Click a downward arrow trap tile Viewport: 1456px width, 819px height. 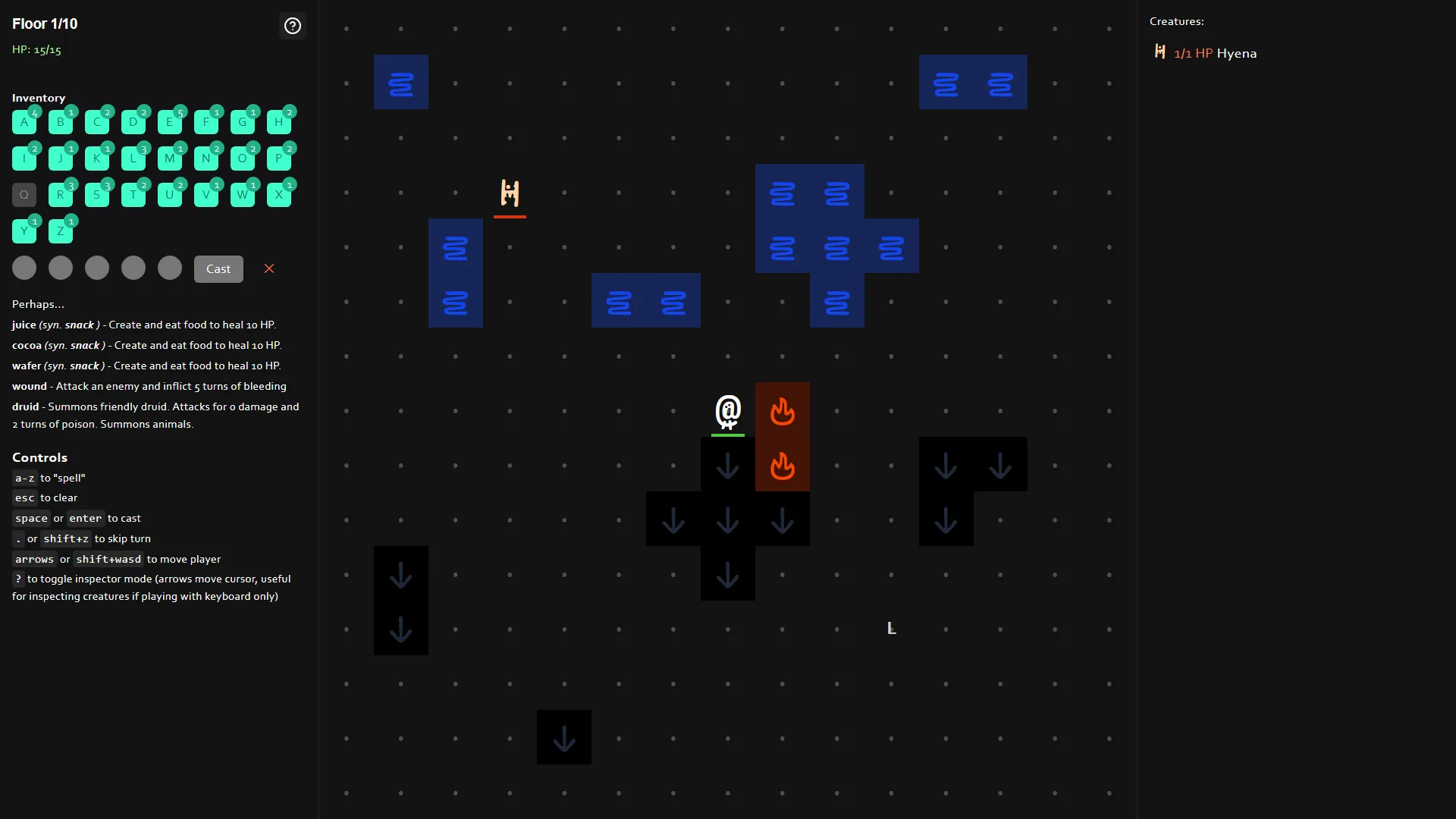coord(727,466)
